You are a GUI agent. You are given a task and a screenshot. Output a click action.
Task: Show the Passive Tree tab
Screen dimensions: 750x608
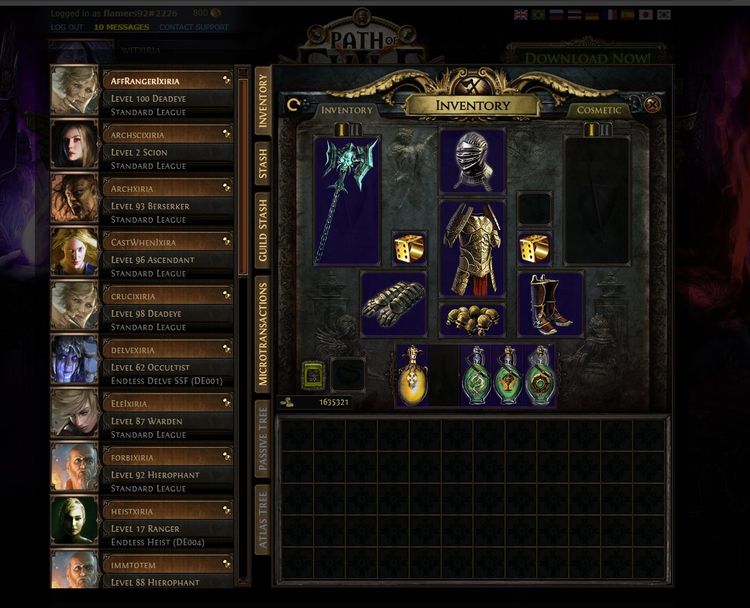(263, 437)
